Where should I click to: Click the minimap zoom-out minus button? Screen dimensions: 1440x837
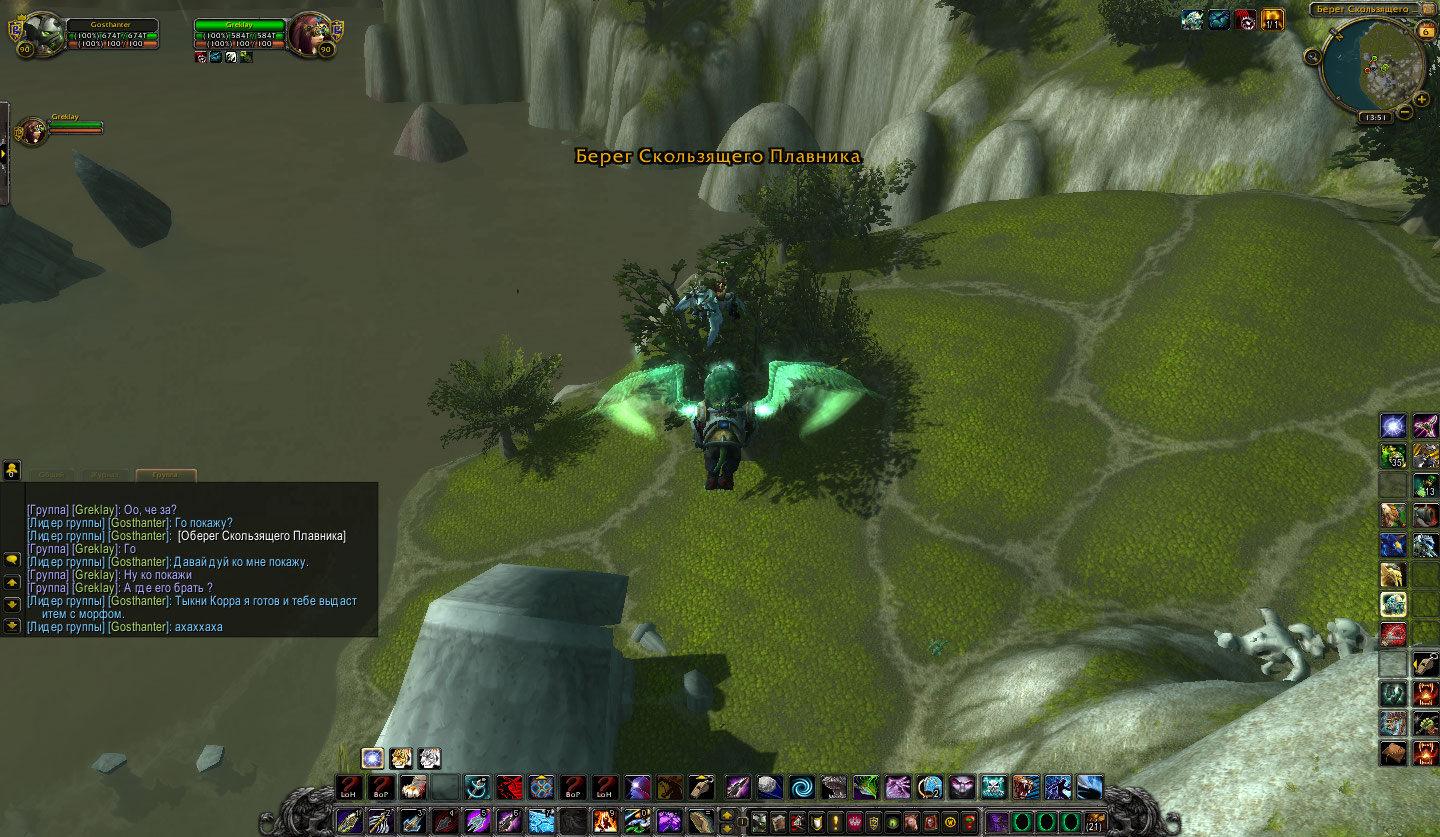pos(1405,111)
